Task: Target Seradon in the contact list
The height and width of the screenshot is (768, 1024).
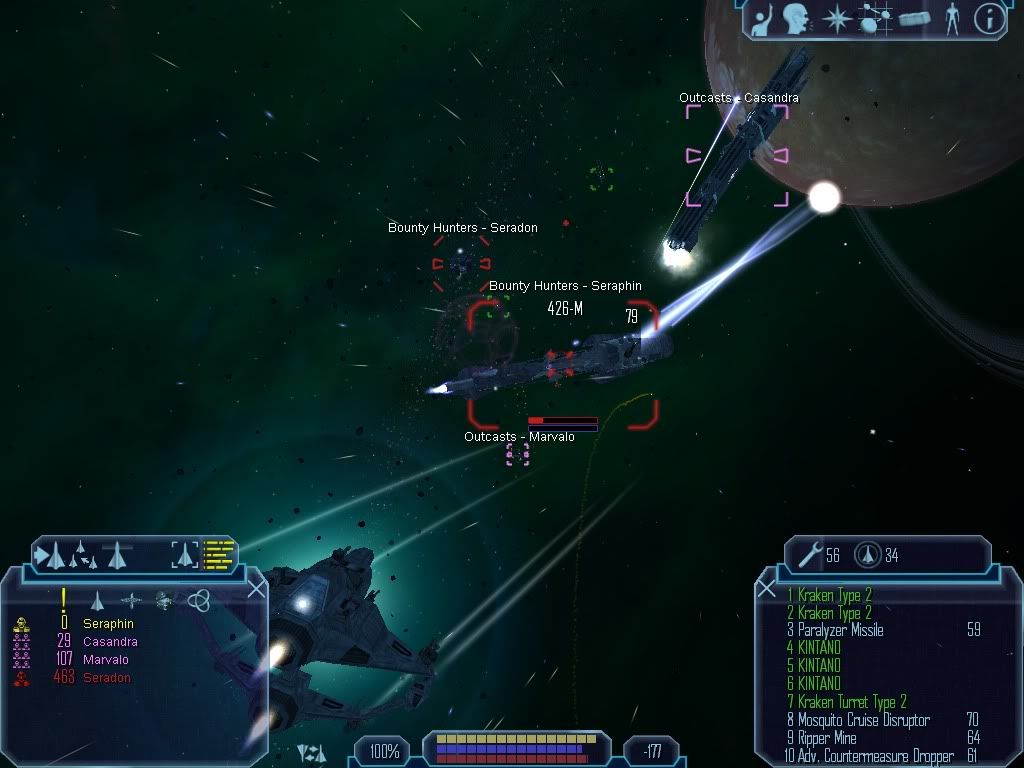Action: click(x=106, y=678)
